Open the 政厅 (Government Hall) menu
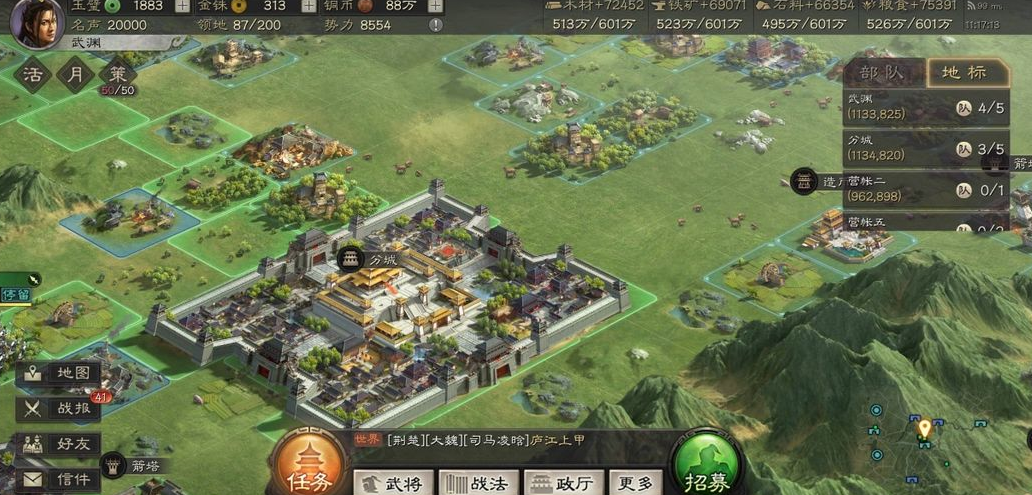 click(x=564, y=484)
